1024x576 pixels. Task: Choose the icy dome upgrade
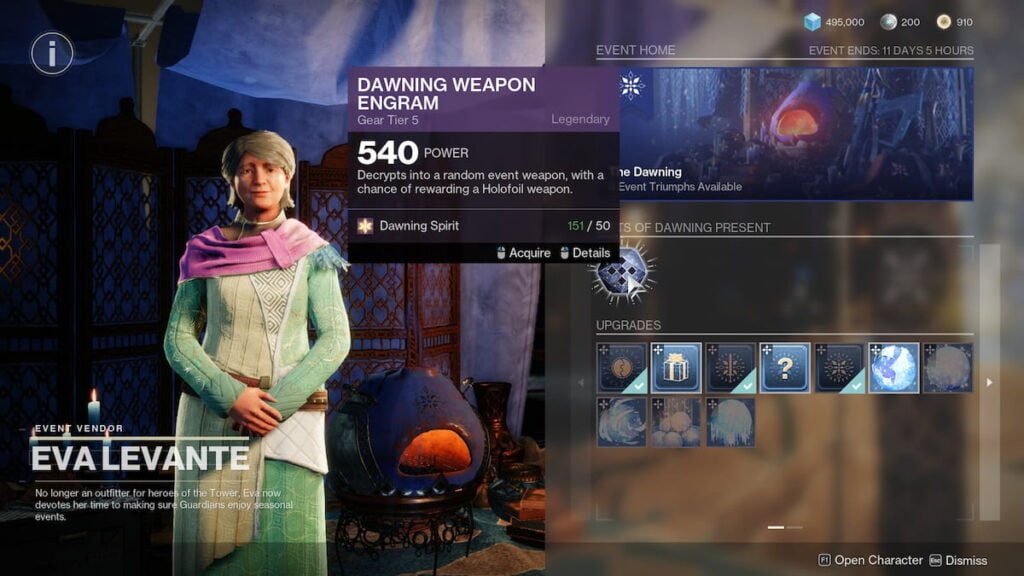pyautogui.click(x=730, y=421)
